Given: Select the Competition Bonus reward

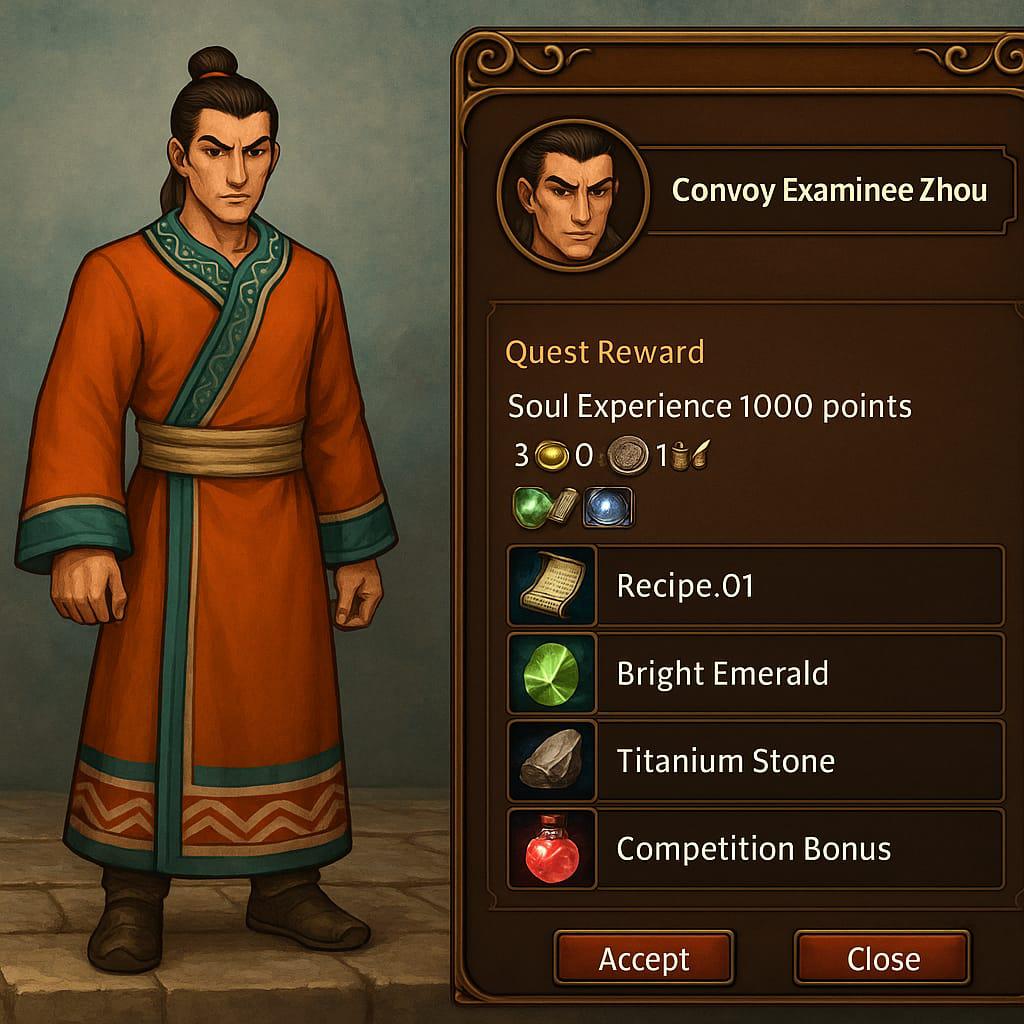Looking at the screenshot, I should point(755,849).
